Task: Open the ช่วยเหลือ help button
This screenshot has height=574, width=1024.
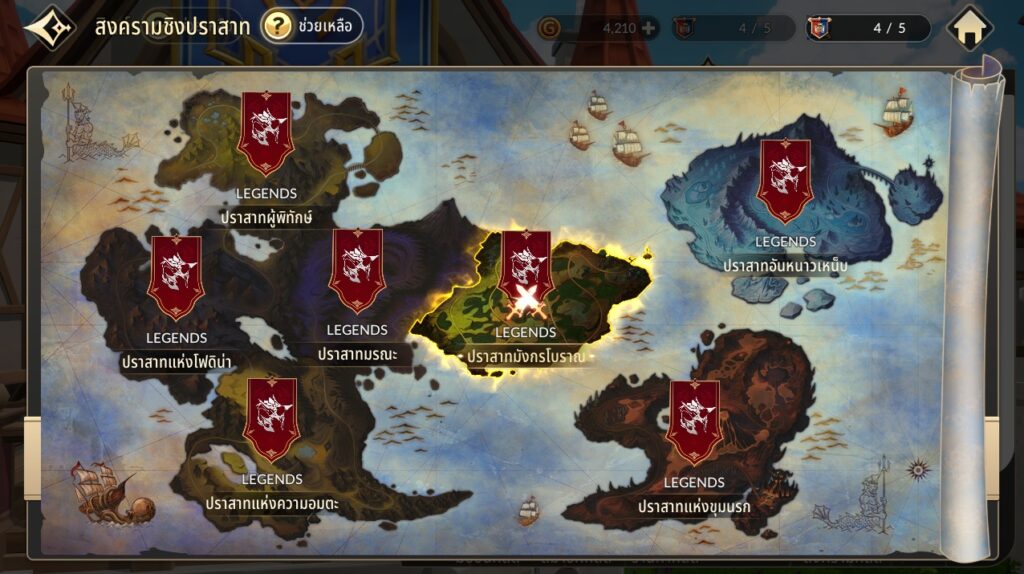Action: (311, 26)
